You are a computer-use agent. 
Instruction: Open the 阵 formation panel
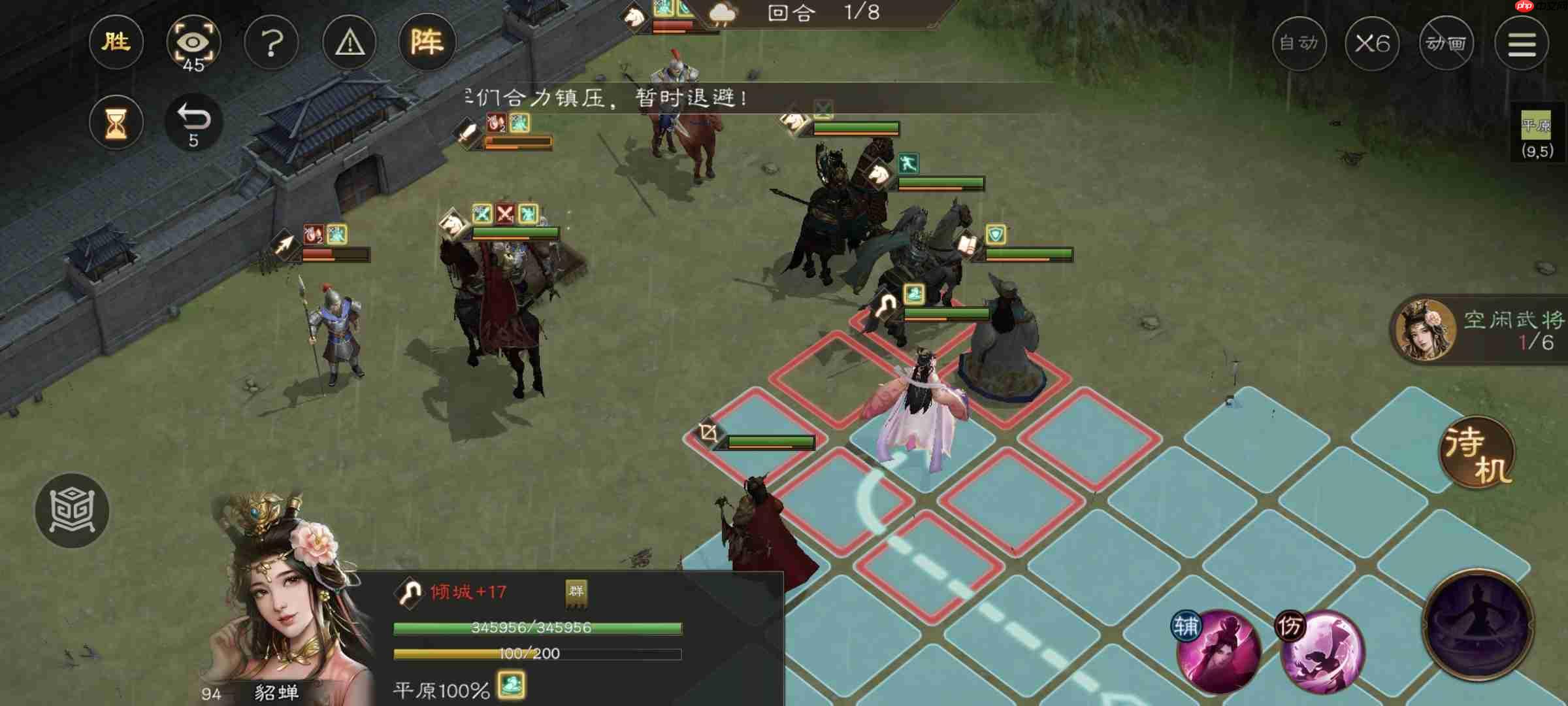428,43
